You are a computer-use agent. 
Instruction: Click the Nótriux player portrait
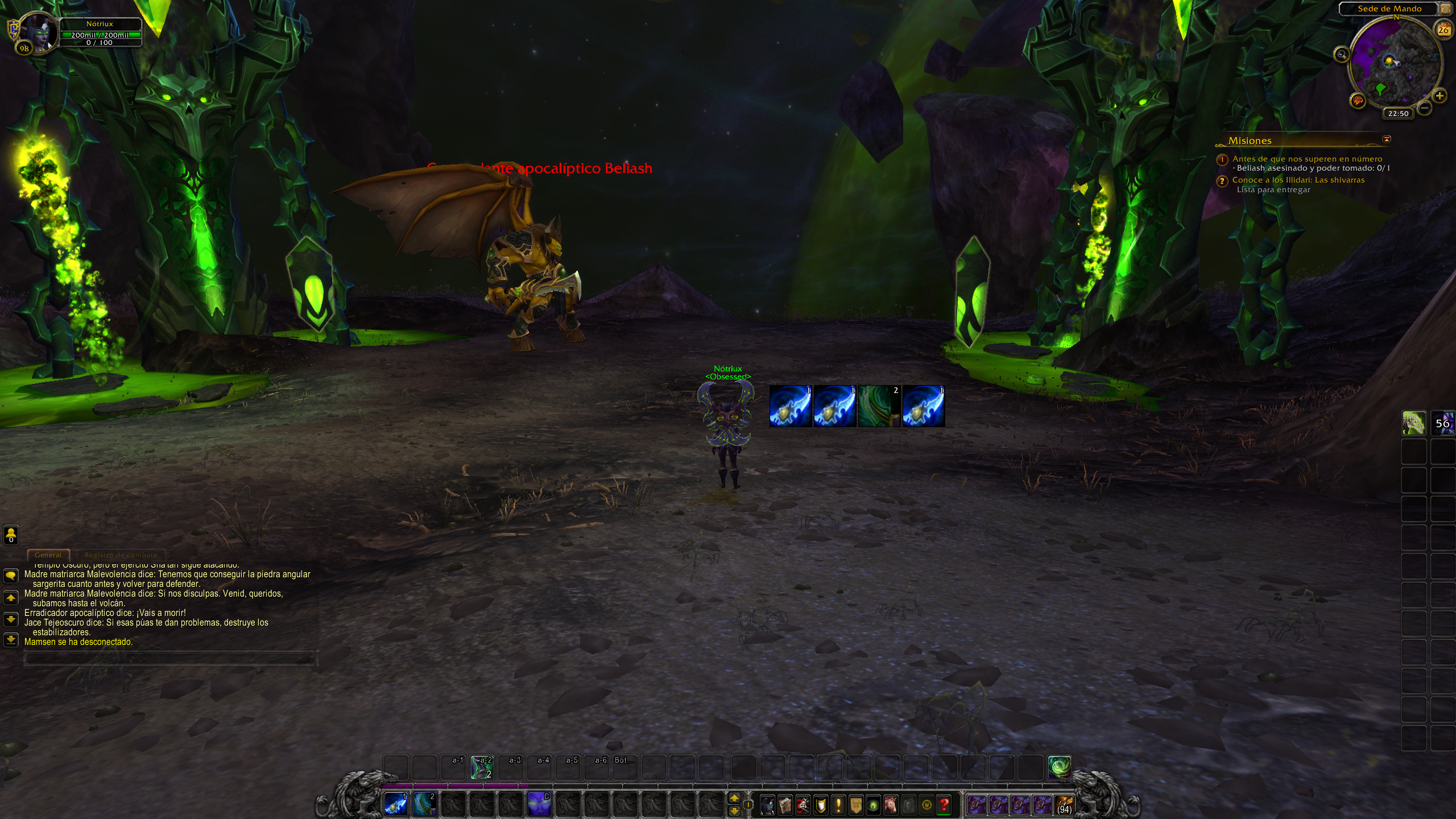click(x=39, y=32)
